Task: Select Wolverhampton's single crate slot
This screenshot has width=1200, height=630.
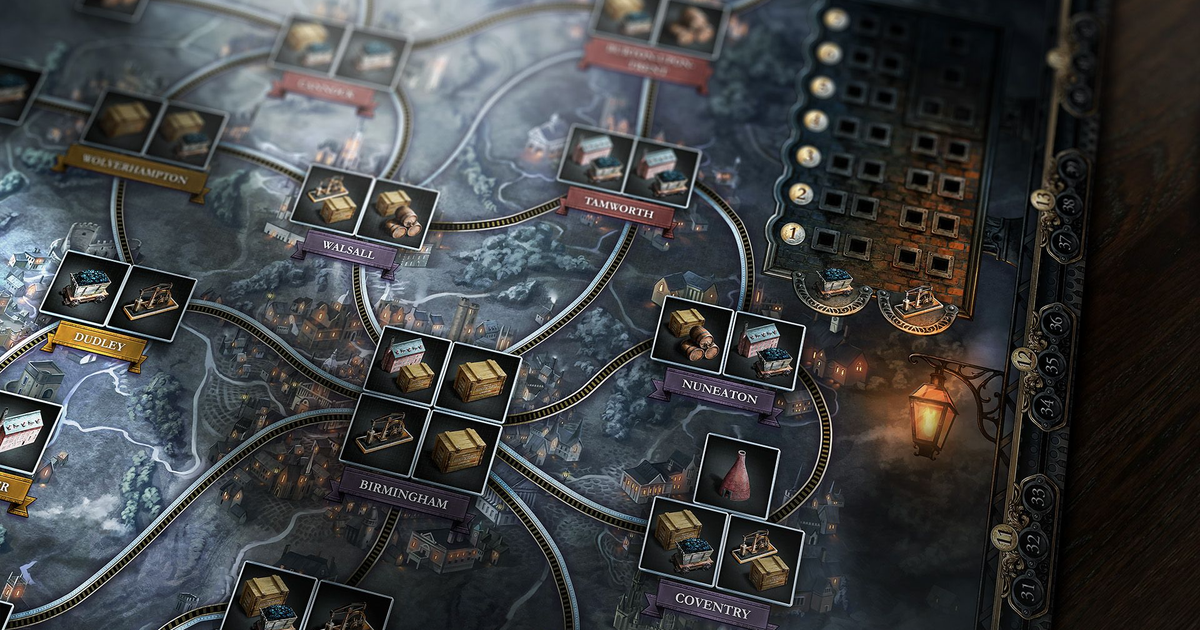Action: 124,120
